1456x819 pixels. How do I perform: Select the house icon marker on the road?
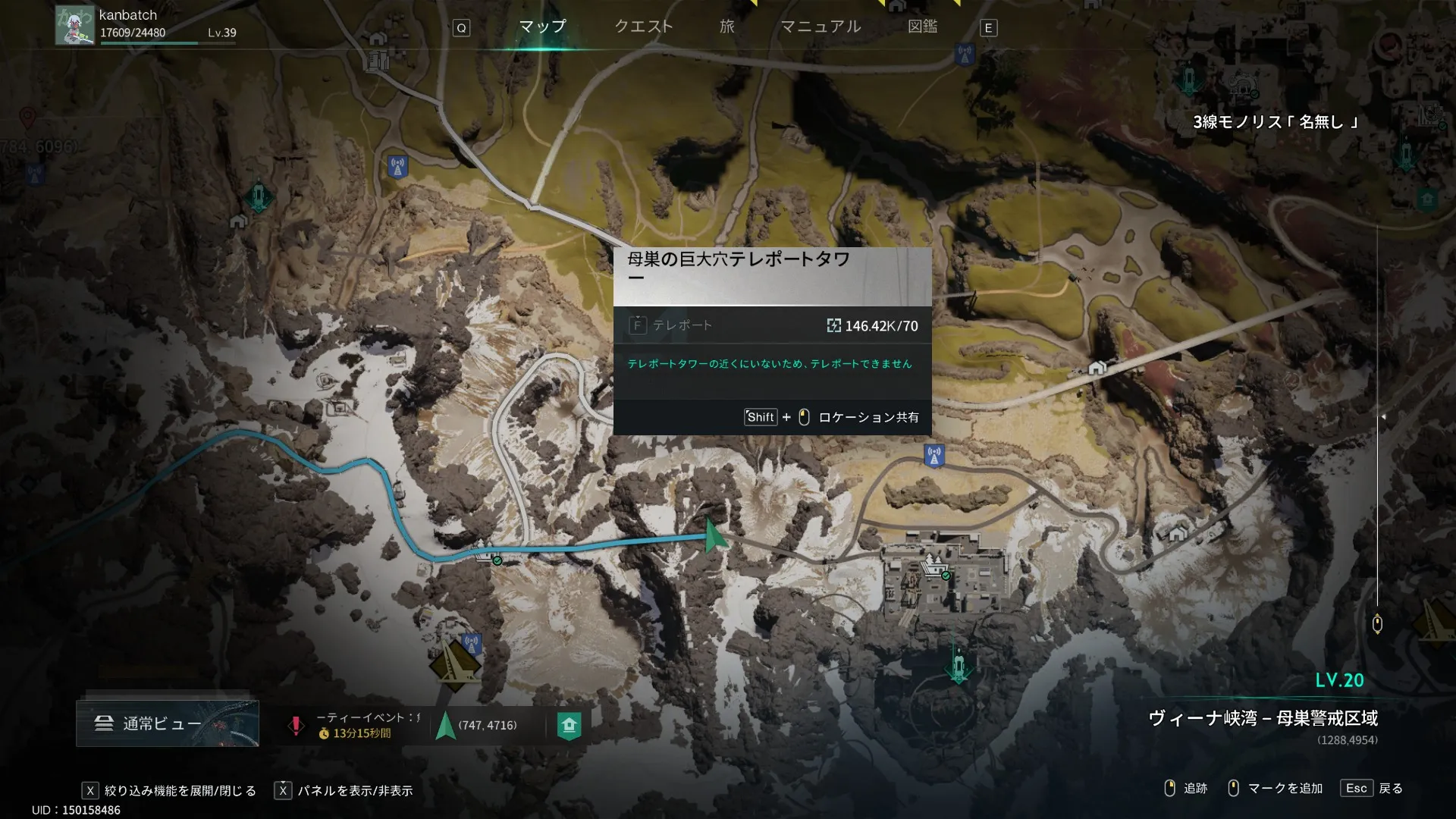[1097, 369]
